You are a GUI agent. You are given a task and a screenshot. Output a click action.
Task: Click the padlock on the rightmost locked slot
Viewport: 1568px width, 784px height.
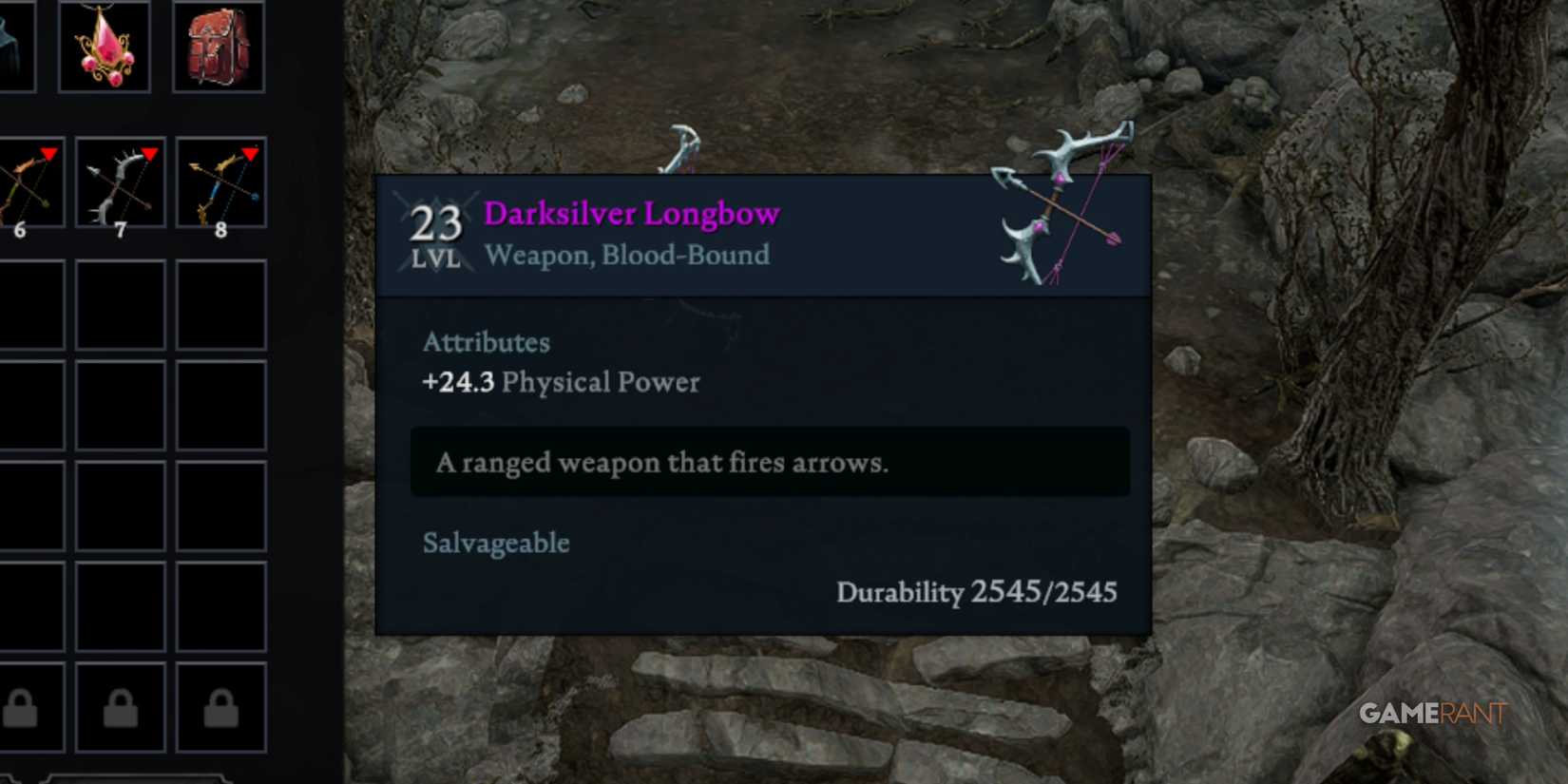[220, 707]
